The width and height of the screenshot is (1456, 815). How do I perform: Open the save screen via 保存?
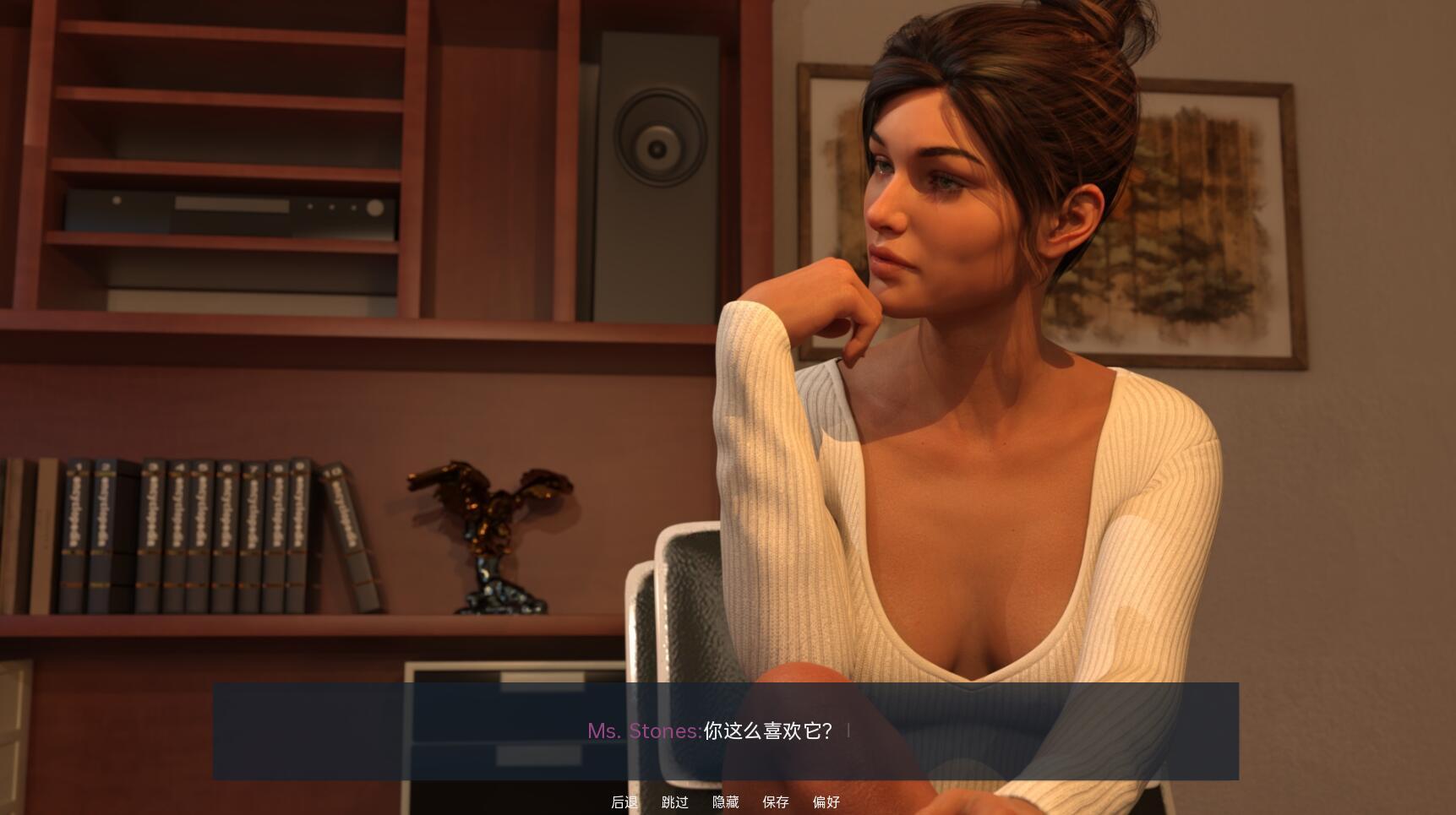coord(775,802)
